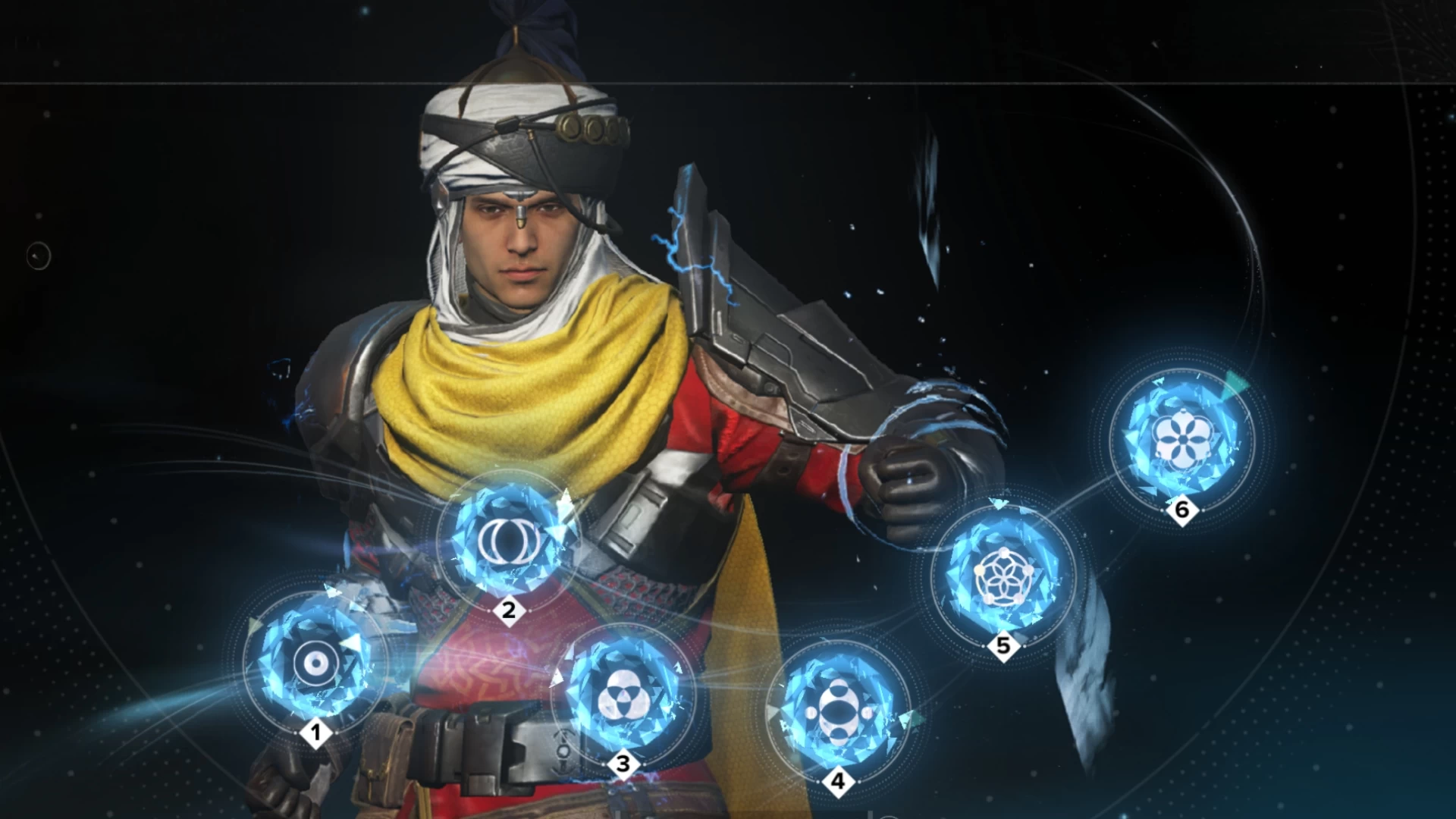
Task: Choose skill node 2 with the crescent circle icon
Action: tap(509, 539)
